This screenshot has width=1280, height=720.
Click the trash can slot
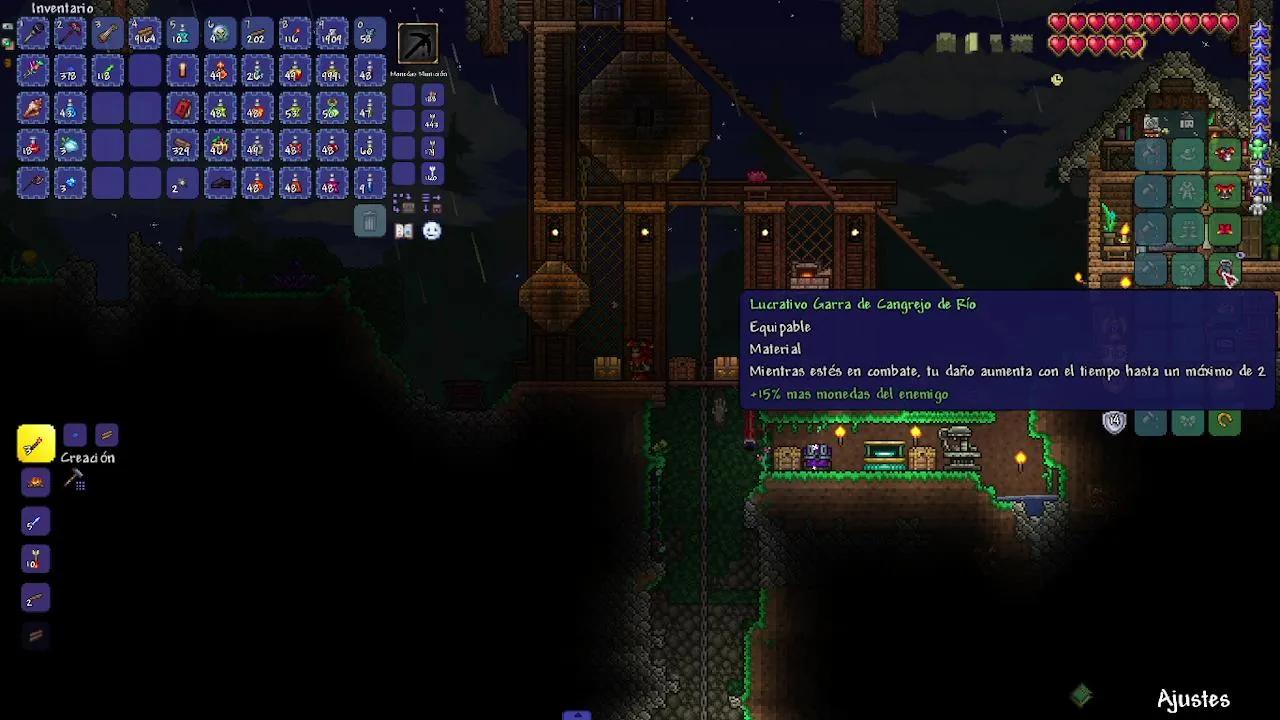tap(369, 221)
